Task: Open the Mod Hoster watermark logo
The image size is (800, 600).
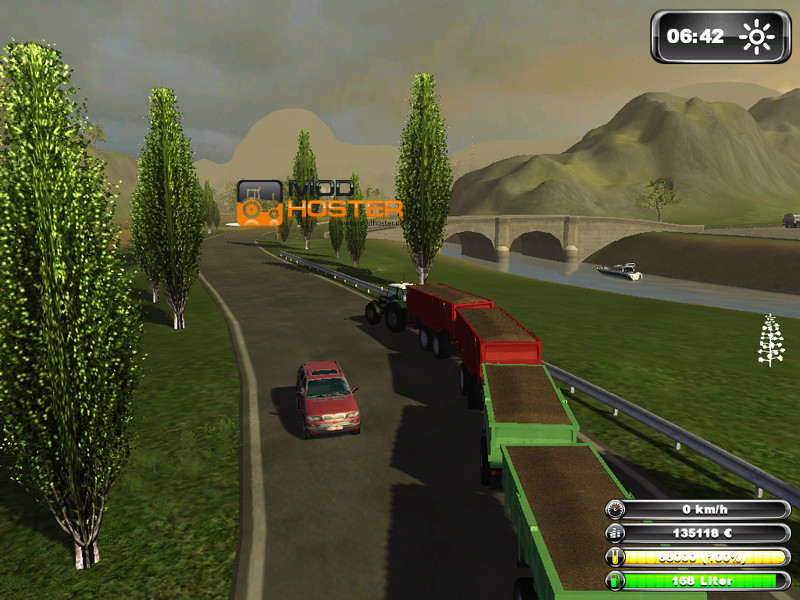Action: pos(319,201)
